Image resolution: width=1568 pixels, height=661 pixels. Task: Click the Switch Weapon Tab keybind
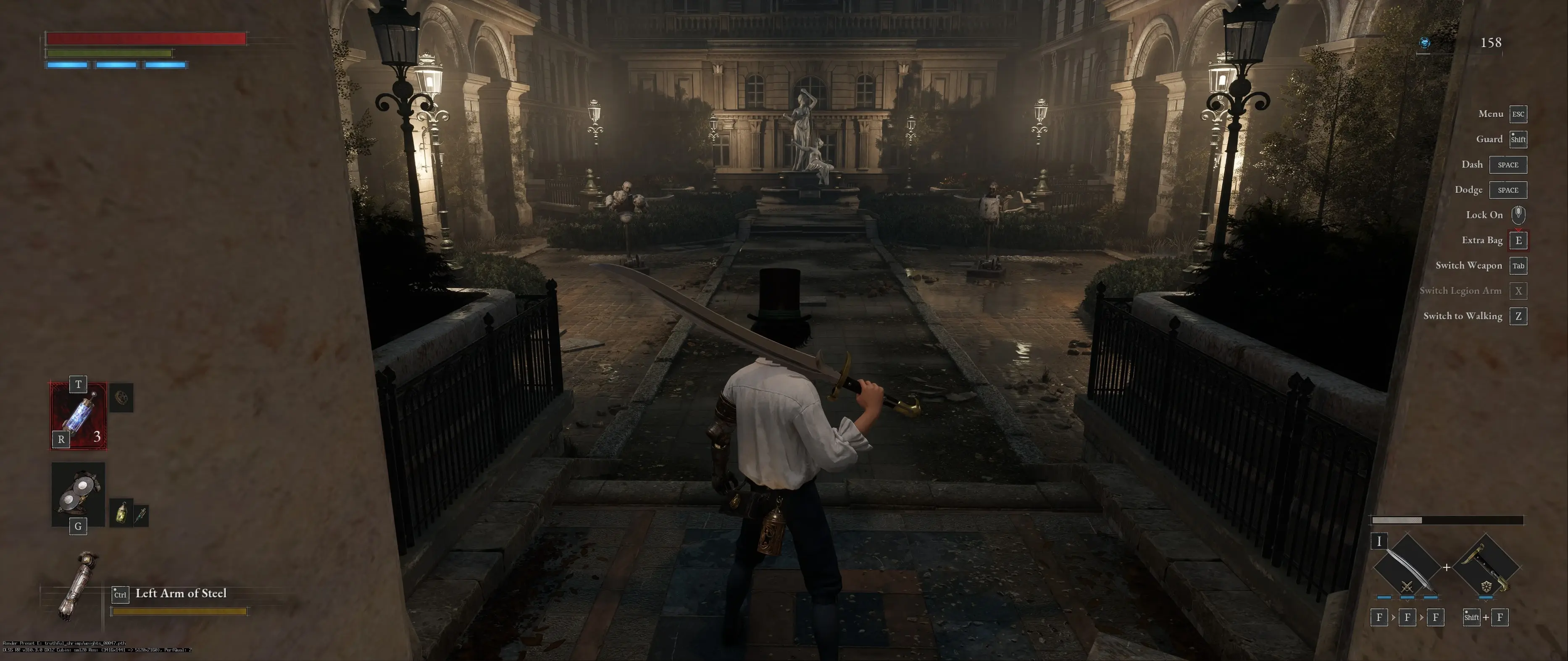click(x=1519, y=265)
